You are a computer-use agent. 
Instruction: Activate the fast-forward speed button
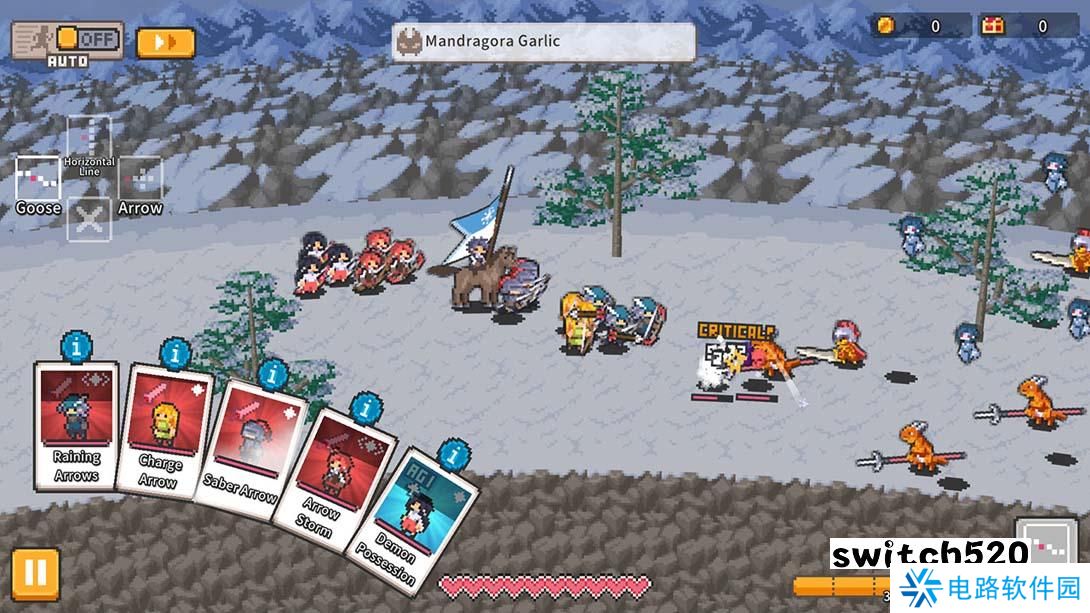pos(165,43)
